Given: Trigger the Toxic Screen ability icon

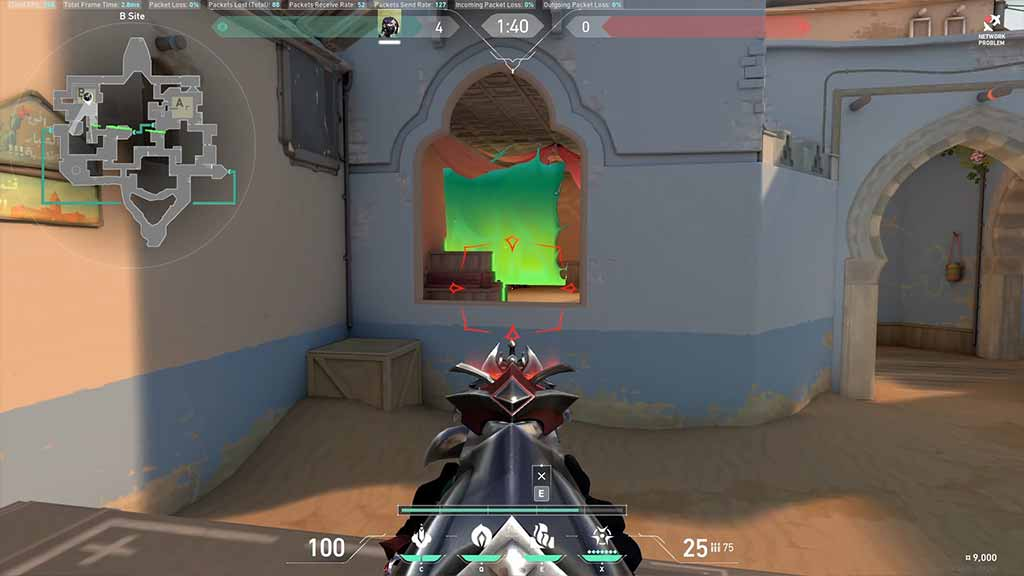Looking at the screenshot, I should pyautogui.click(x=541, y=537).
